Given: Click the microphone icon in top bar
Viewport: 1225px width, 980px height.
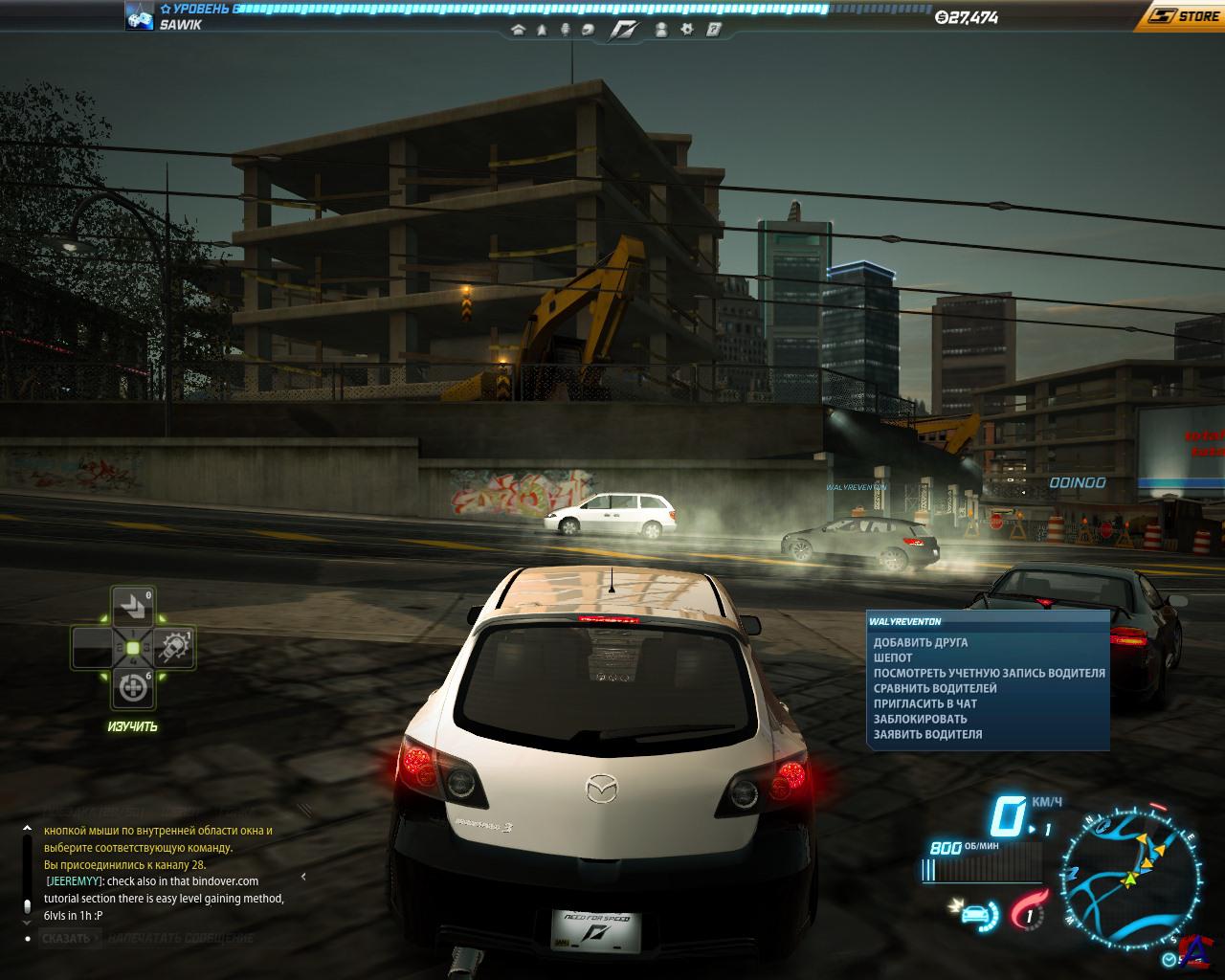Looking at the screenshot, I should [x=565, y=30].
